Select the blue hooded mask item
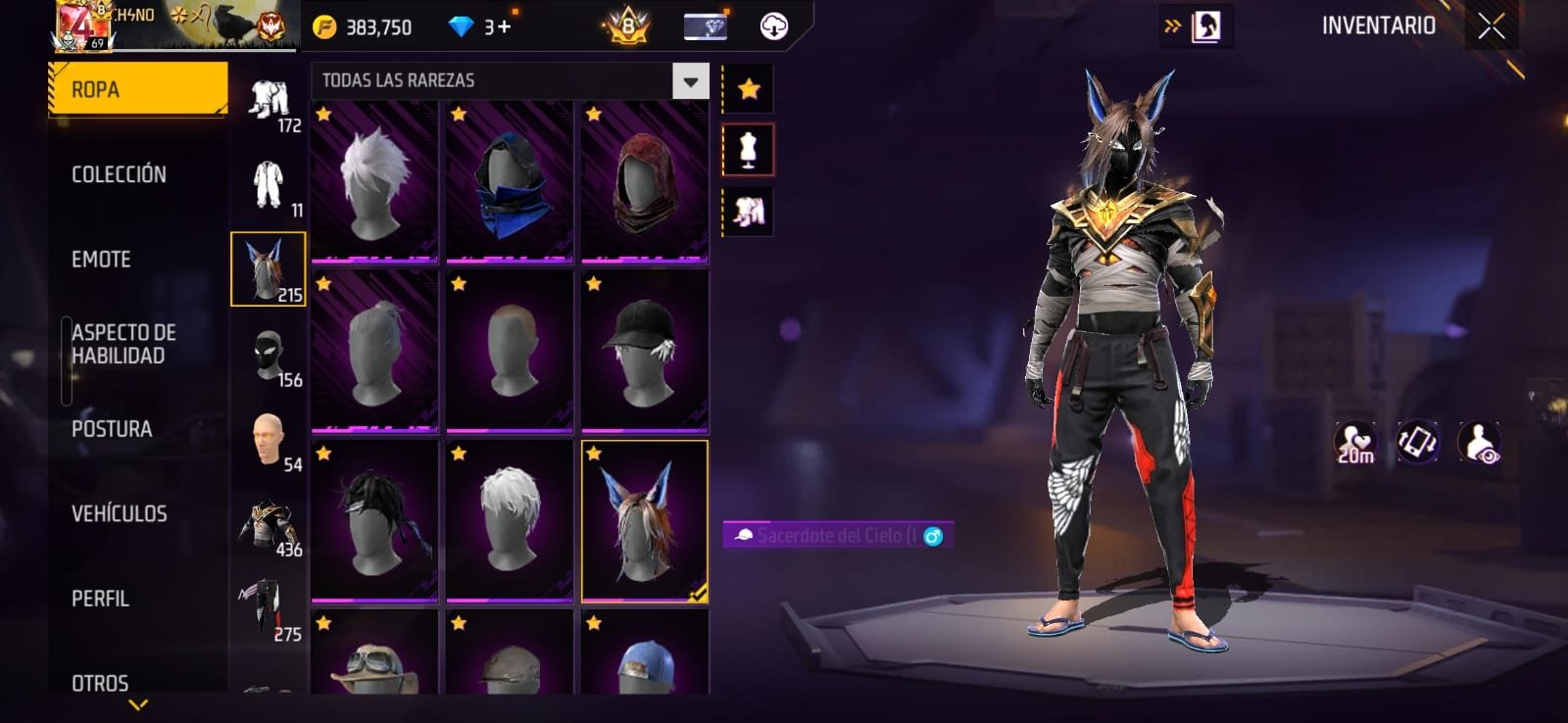 coord(509,183)
